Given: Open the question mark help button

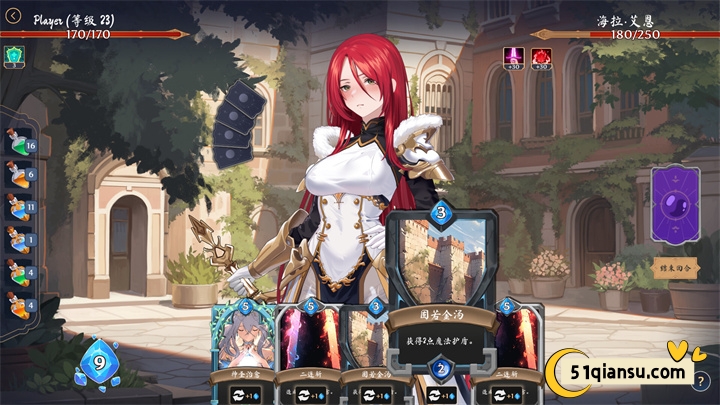Looking at the screenshot, I should (702, 381).
